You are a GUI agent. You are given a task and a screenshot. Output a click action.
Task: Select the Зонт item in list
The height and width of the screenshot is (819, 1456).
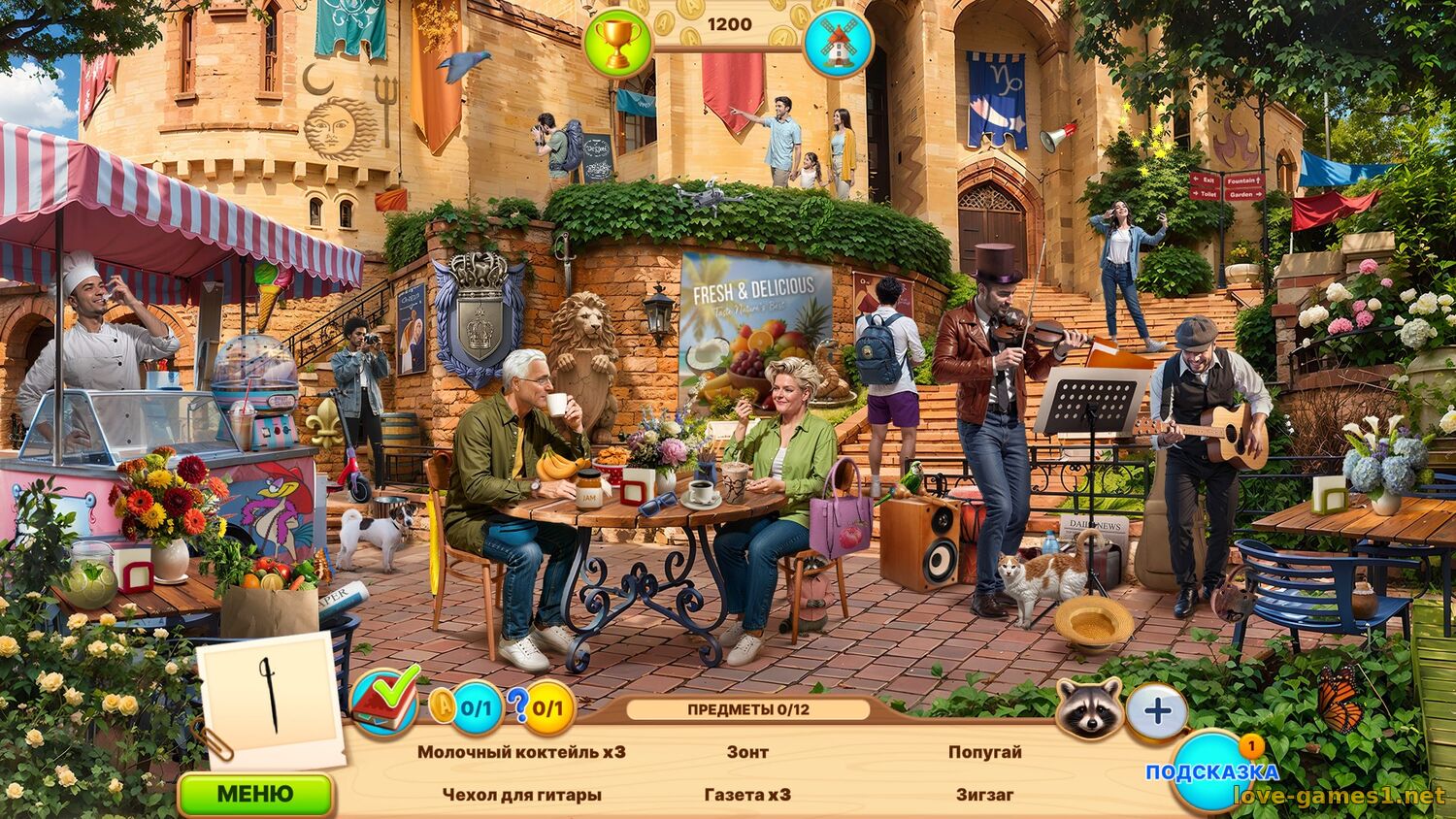click(747, 752)
